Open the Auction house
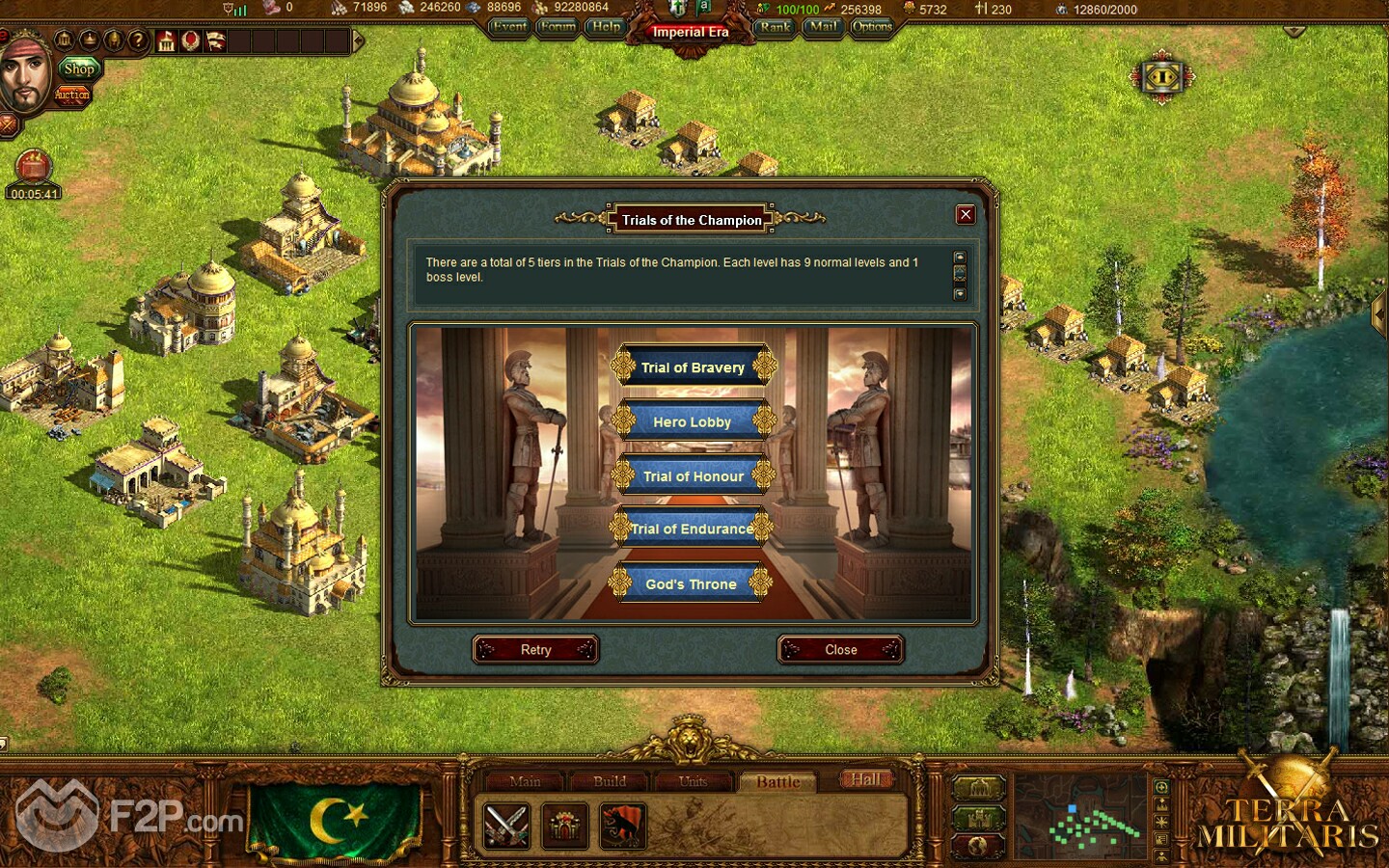This screenshot has height=868, width=1389. (x=72, y=95)
